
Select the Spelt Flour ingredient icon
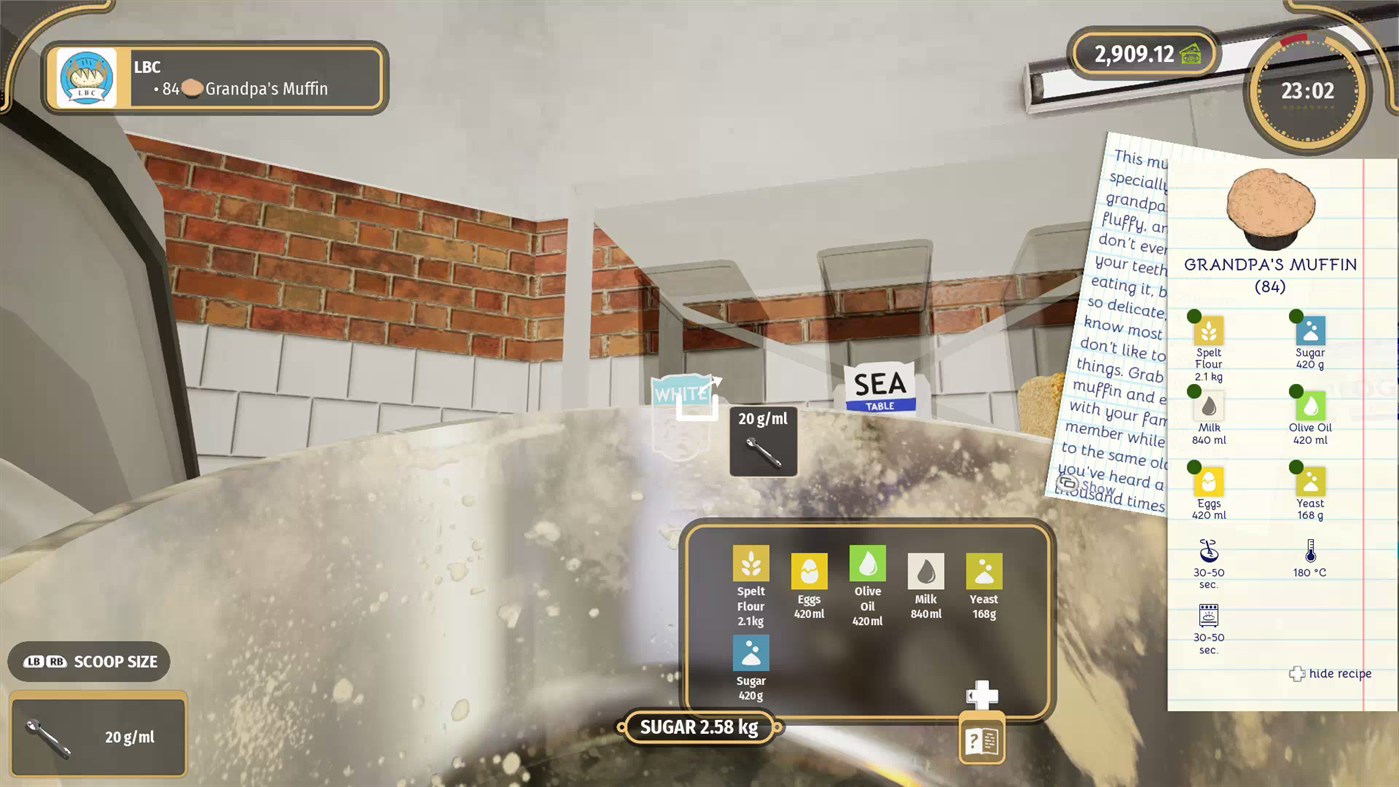tap(750, 565)
